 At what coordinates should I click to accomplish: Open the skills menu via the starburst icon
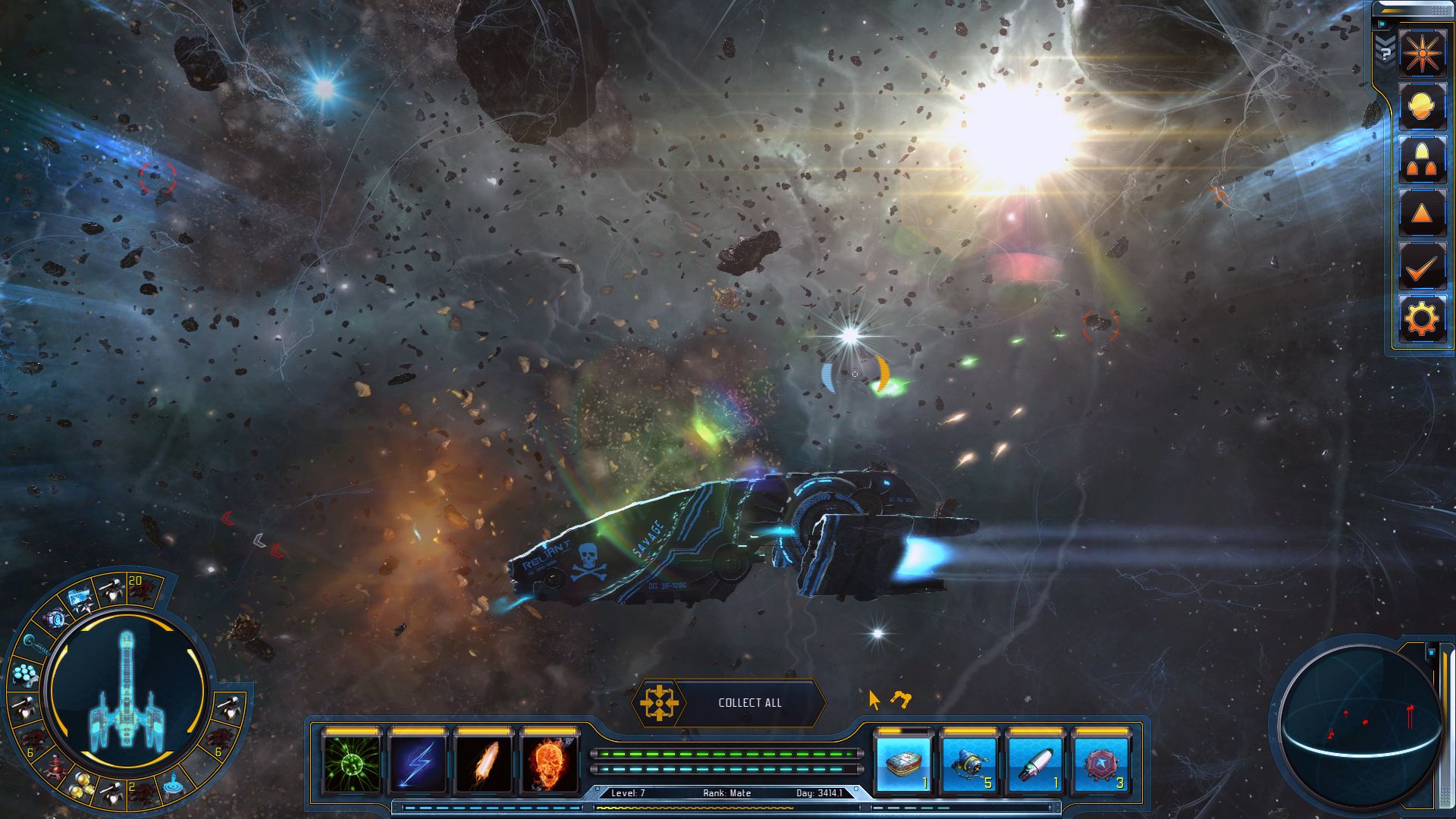click(x=1422, y=52)
